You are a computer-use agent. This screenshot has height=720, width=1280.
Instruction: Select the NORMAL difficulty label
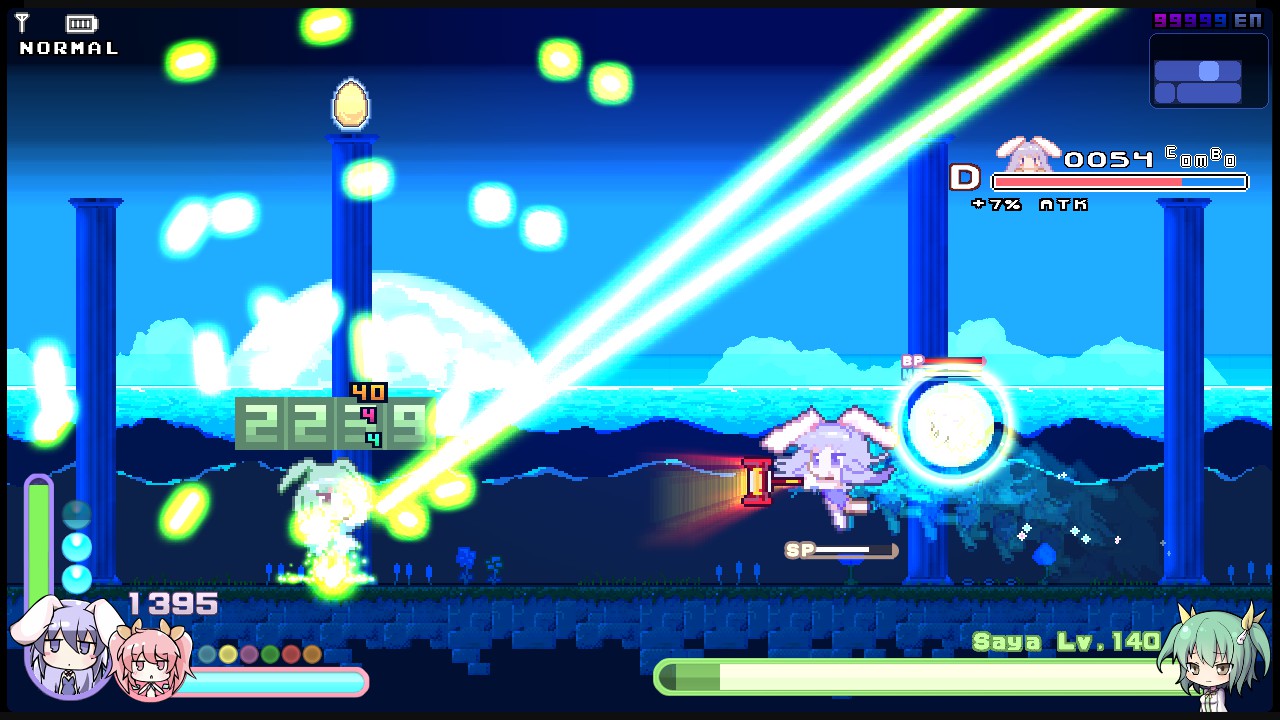tap(67, 46)
